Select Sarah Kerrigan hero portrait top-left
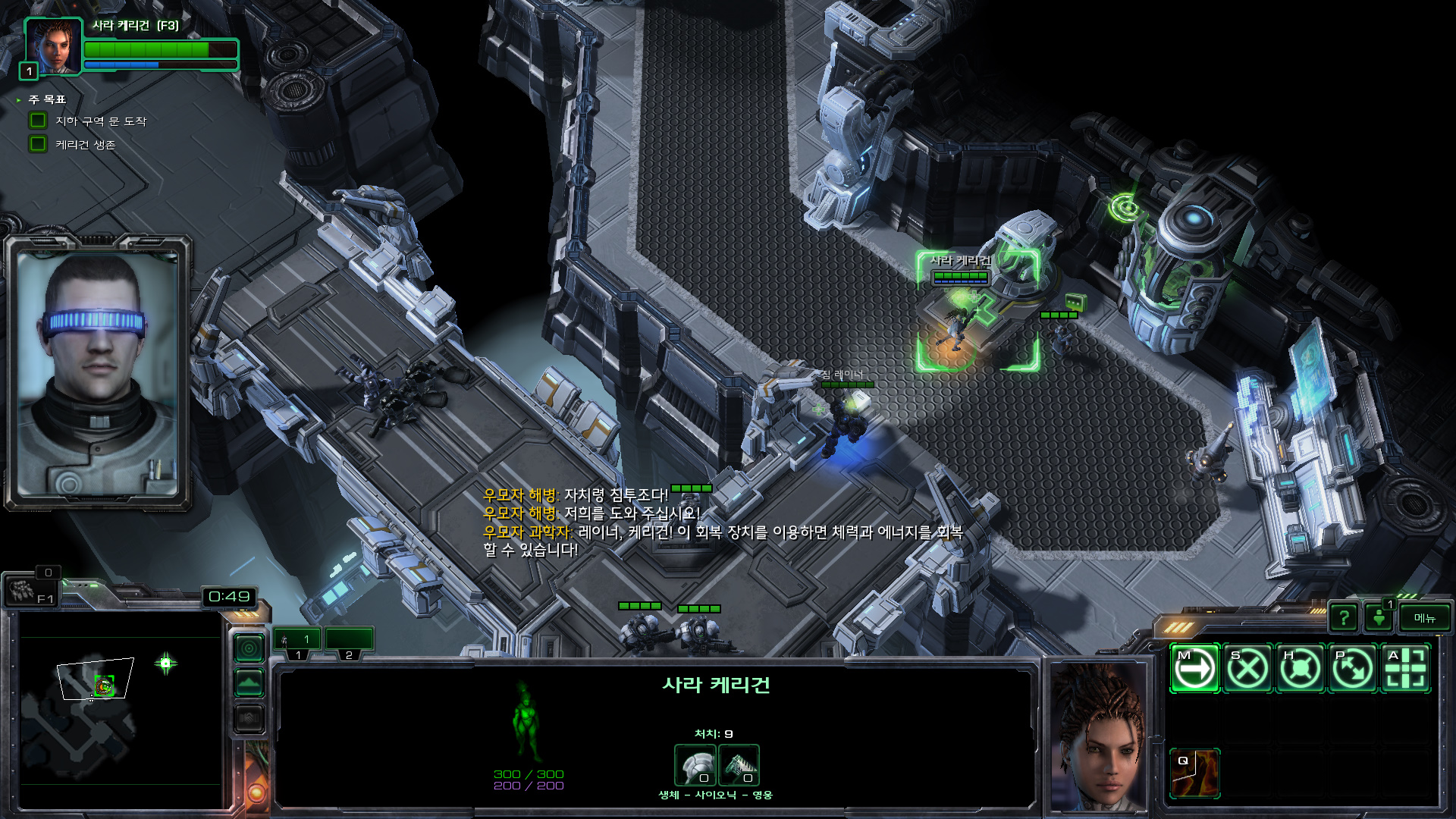 pos(53,45)
